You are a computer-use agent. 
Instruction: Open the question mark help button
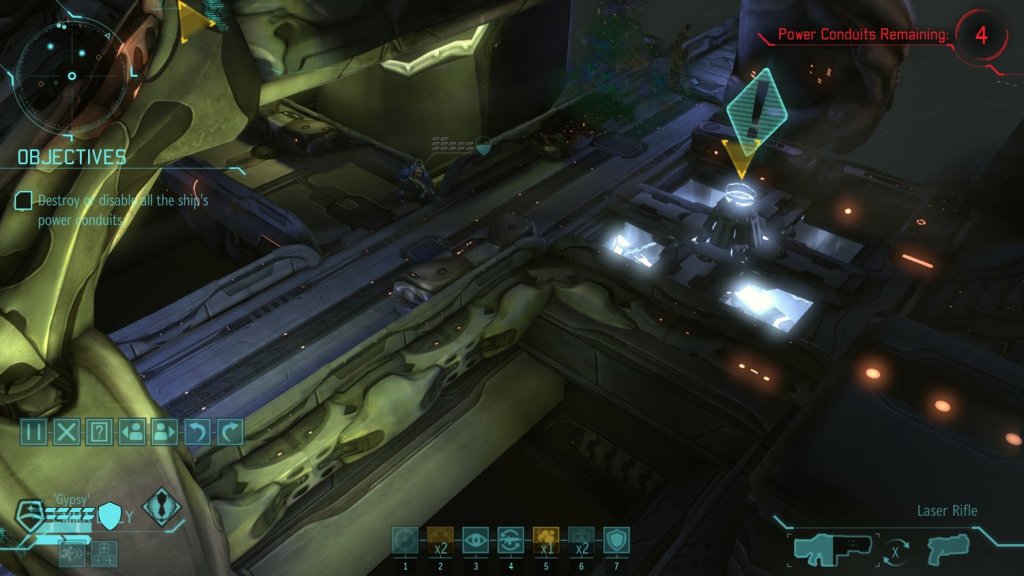[x=99, y=432]
